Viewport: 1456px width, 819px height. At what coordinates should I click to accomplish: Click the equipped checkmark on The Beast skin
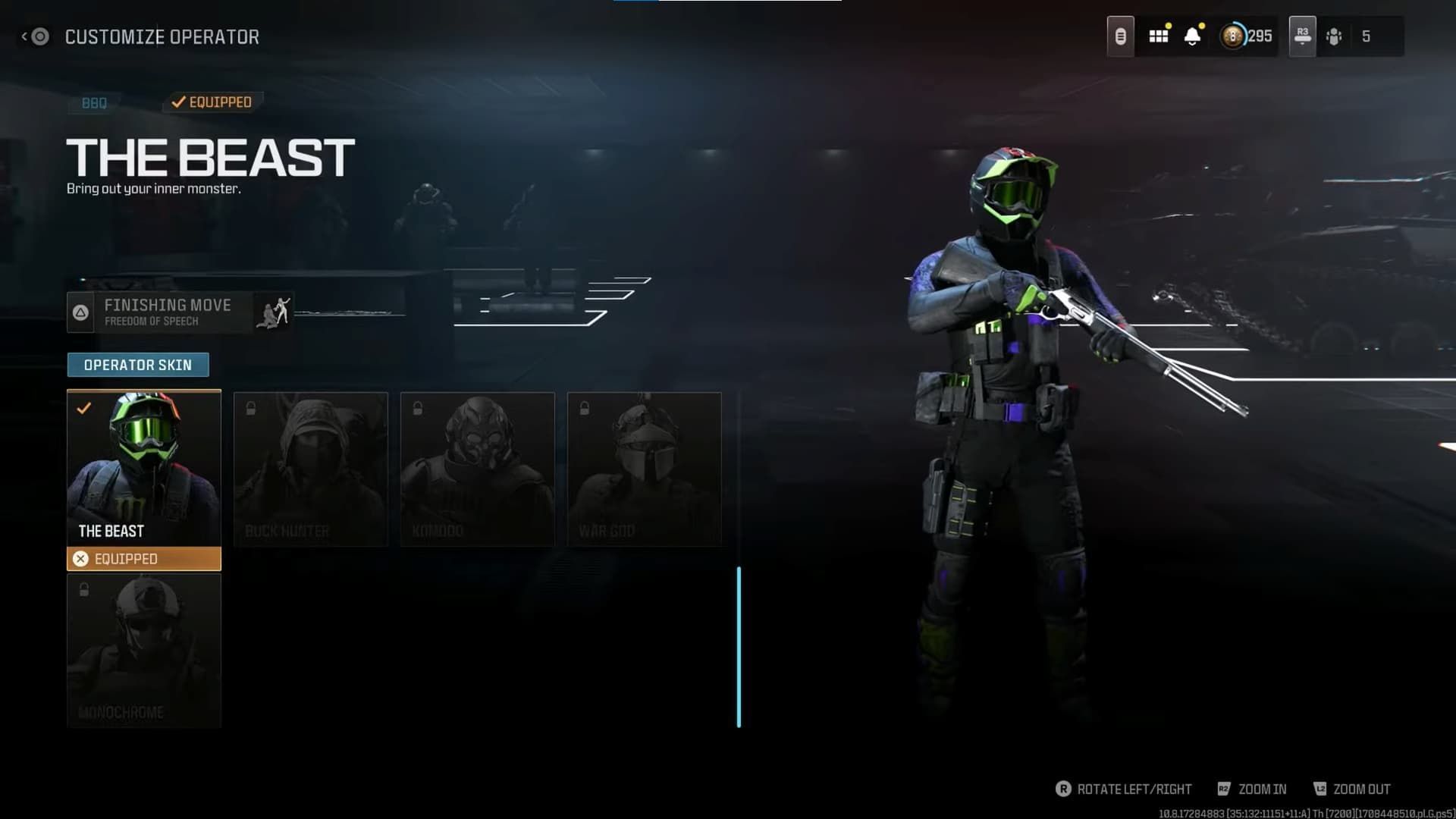click(85, 408)
